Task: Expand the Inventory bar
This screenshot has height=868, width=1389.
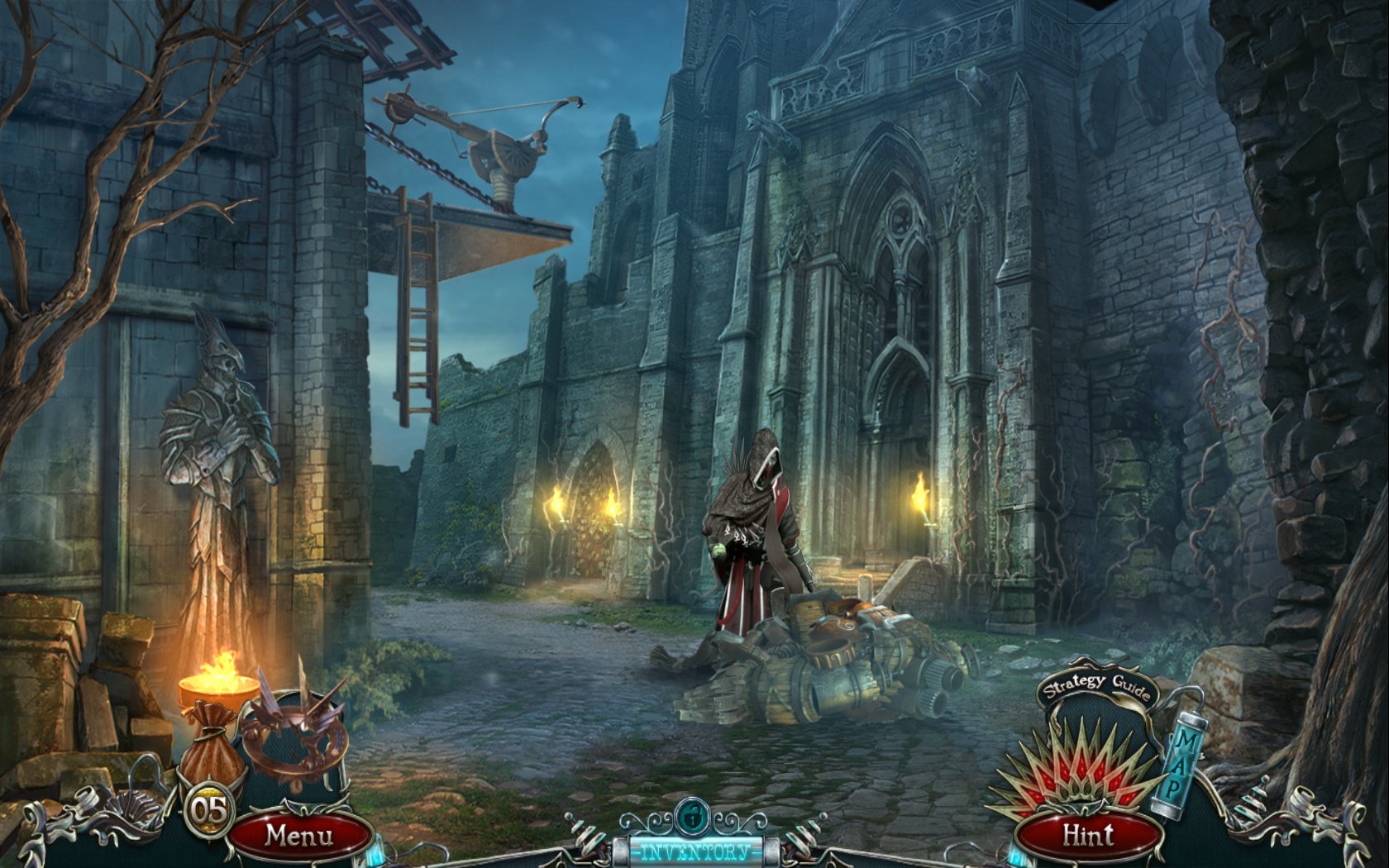Action: 694,851
